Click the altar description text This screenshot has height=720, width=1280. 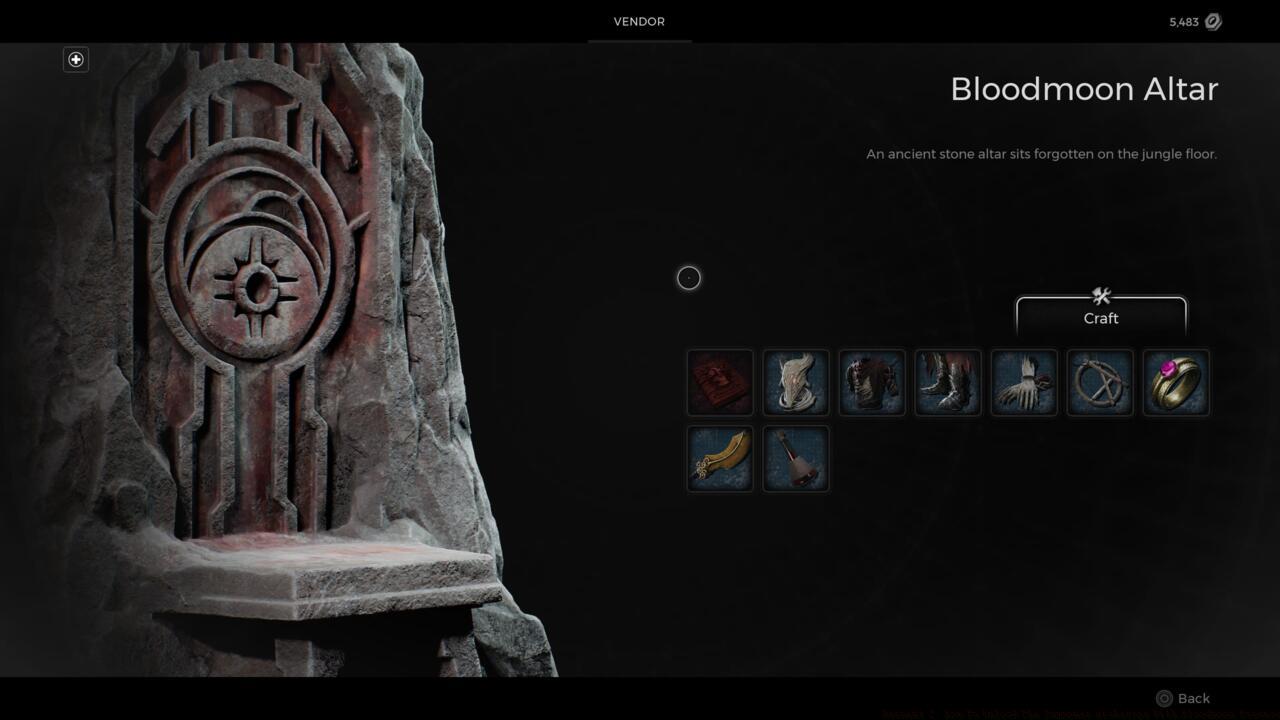[1042, 154]
